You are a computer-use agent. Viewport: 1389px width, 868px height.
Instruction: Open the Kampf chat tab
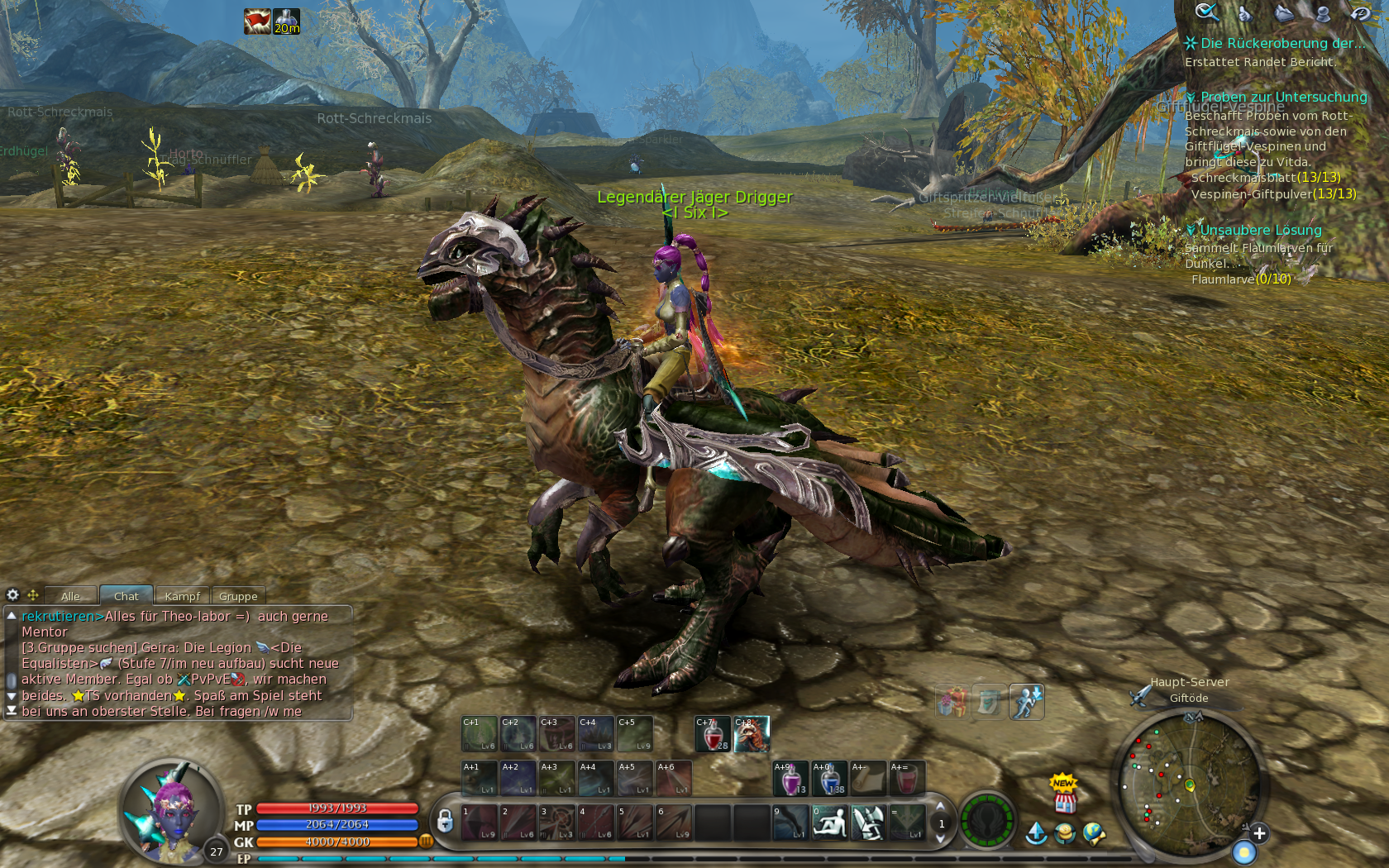click(x=182, y=596)
